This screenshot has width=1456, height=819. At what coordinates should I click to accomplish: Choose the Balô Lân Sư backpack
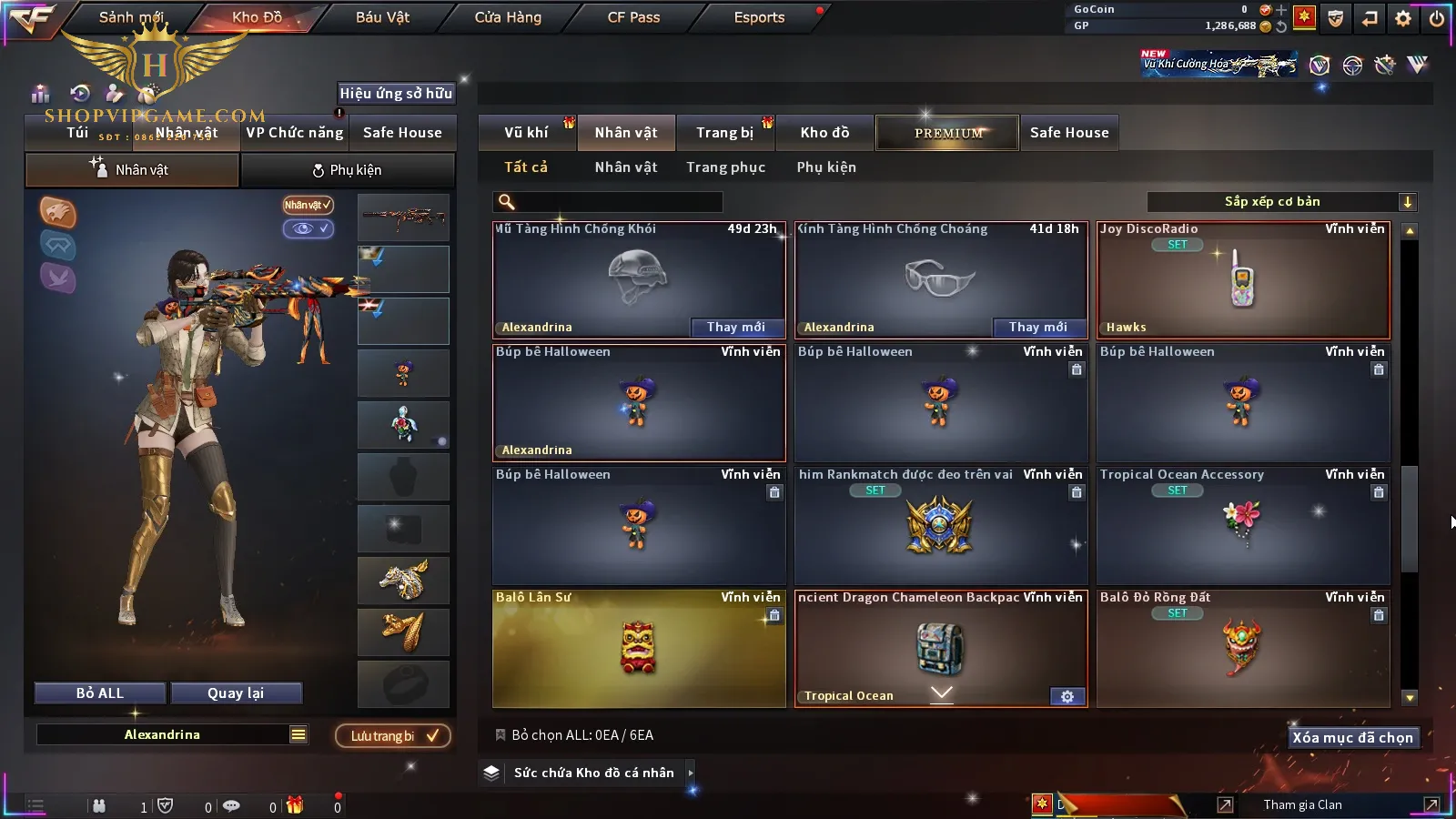pos(638,648)
